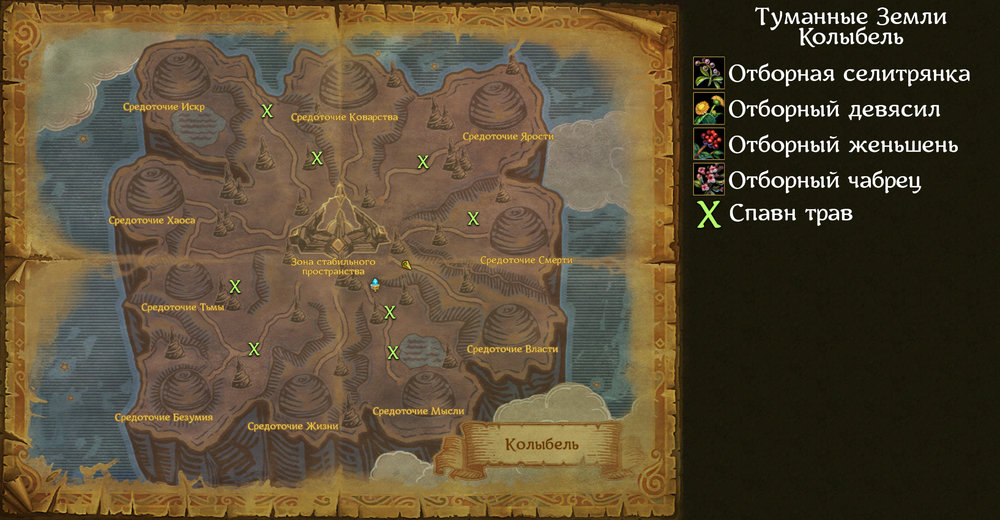Choose the Отборный женьшень legend icon
The image size is (1000, 520).
tap(709, 144)
